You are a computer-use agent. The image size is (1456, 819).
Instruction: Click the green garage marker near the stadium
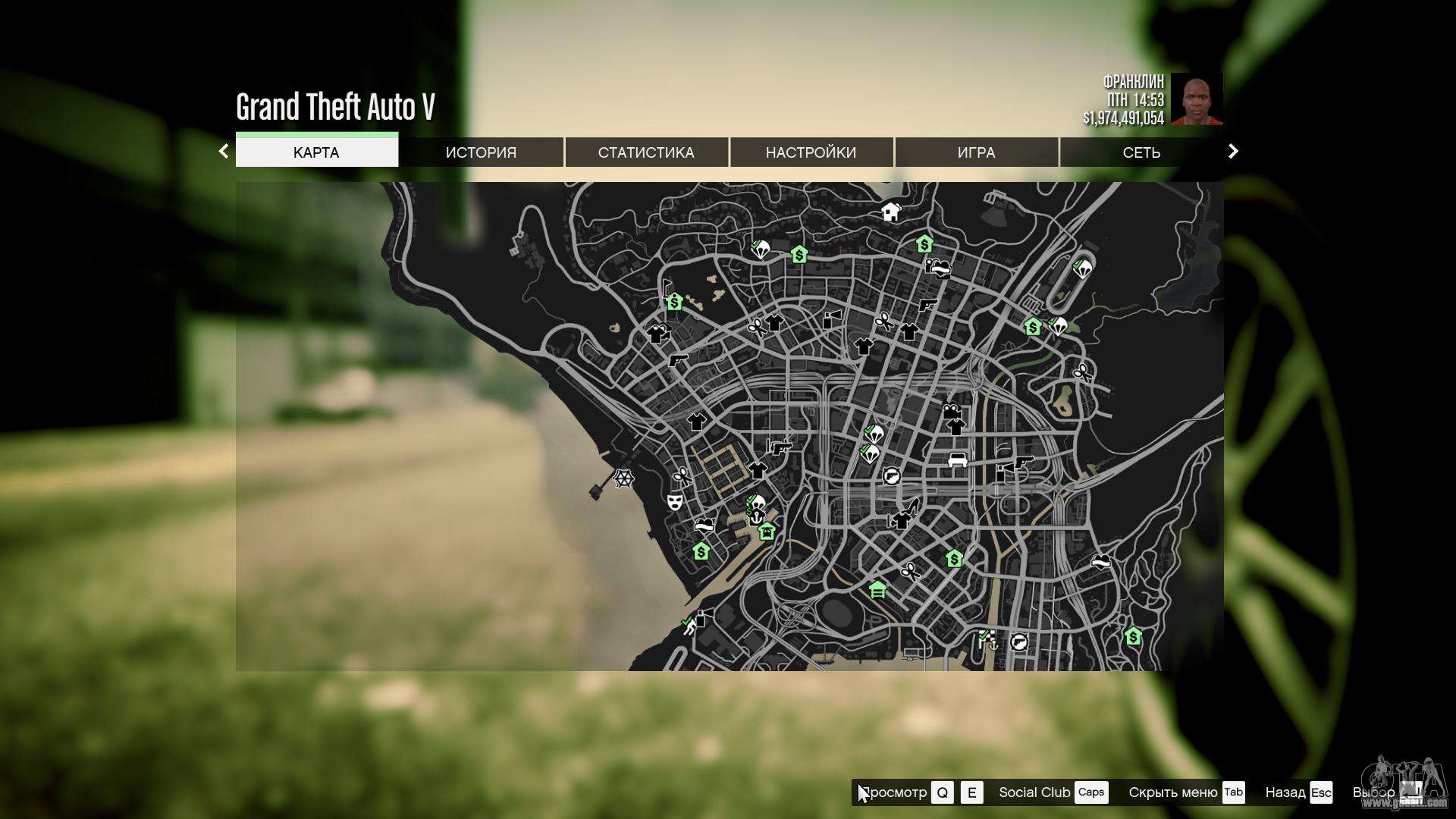click(x=877, y=589)
